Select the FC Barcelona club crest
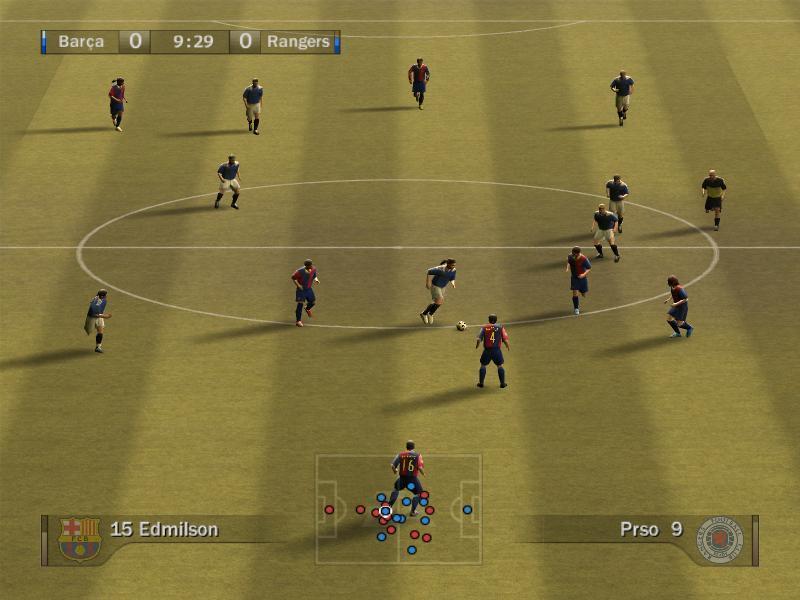Image resolution: width=800 pixels, height=600 pixels. tap(79, 538)
